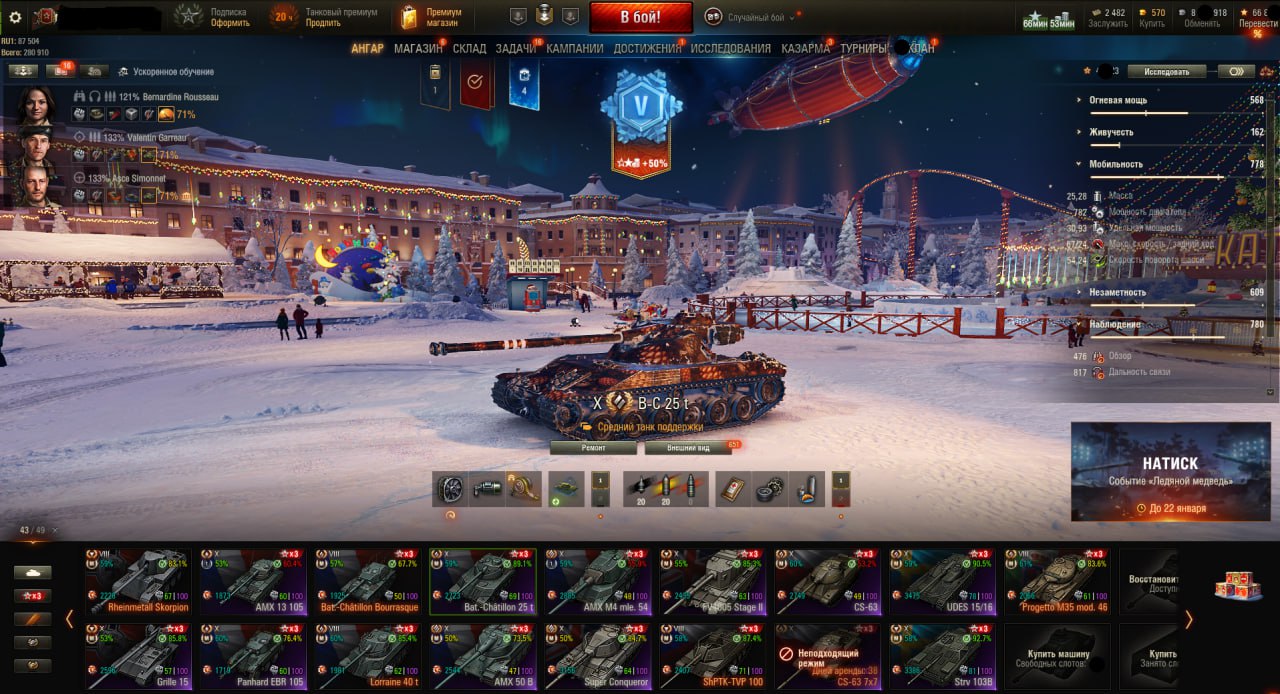Open the Натиск event banner
The height and width of the screenshot is (694, 1280).
(1170, 471)
